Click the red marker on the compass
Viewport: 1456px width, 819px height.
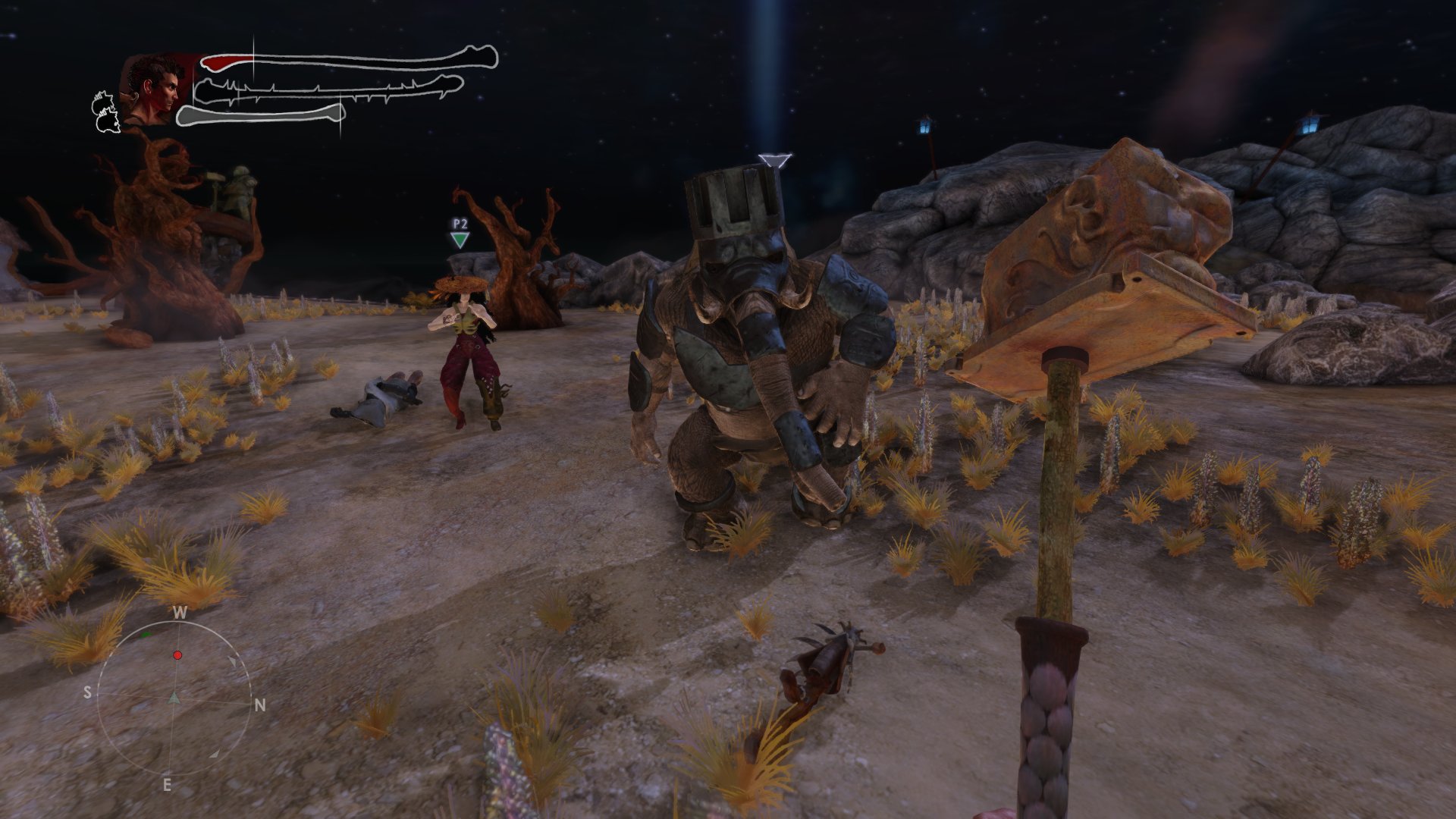tap(177, 655)
